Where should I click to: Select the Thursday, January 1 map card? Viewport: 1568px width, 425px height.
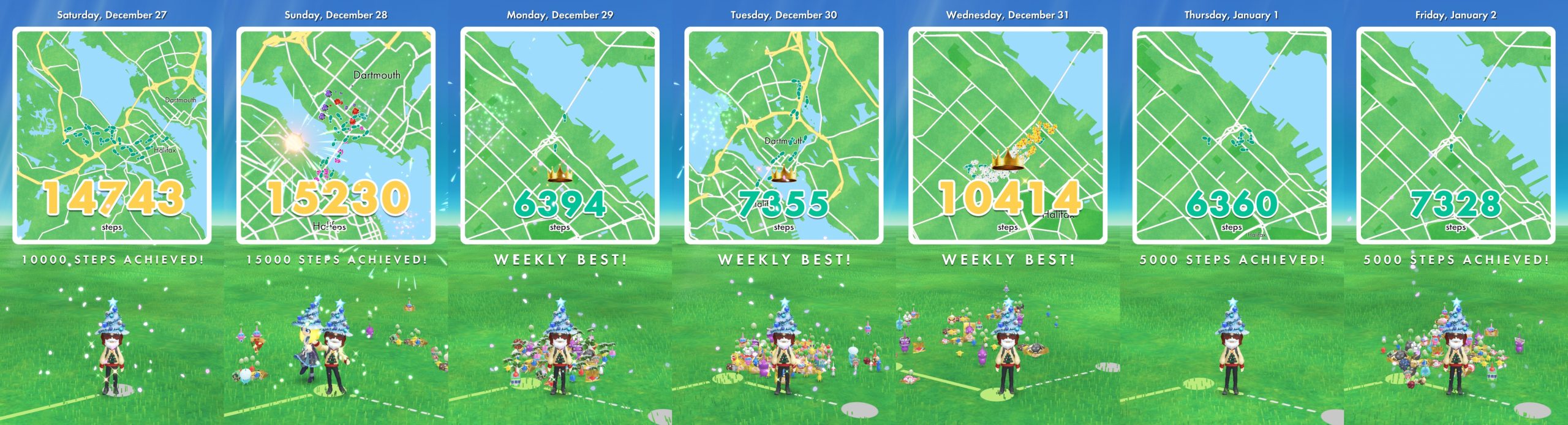(x=1232, y=135)
